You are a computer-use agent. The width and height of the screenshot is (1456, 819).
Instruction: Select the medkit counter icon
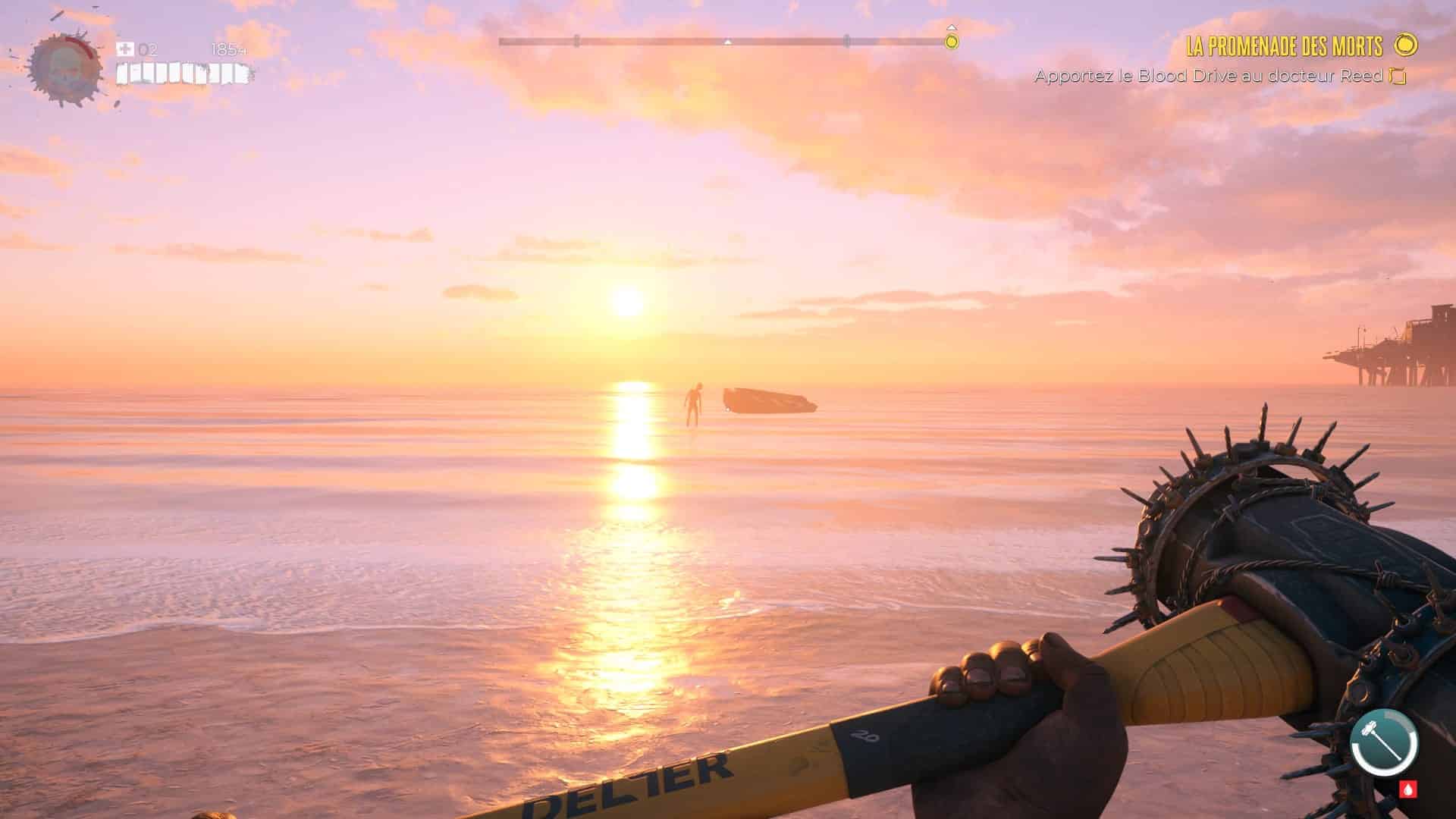(125, 49)
